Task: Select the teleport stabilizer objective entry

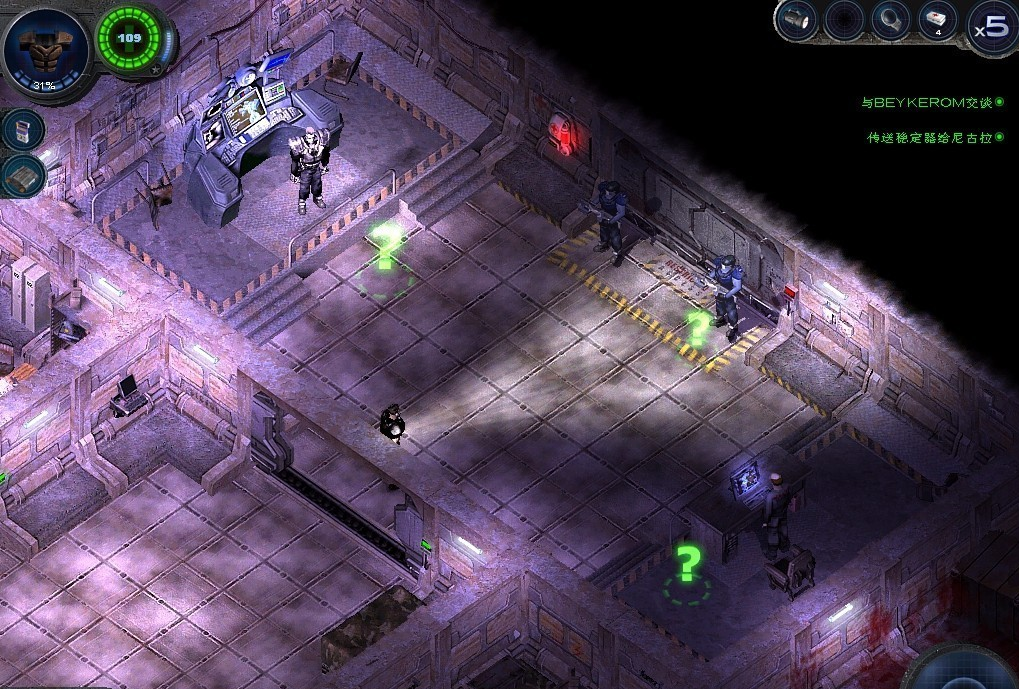Action: point(929,137)
